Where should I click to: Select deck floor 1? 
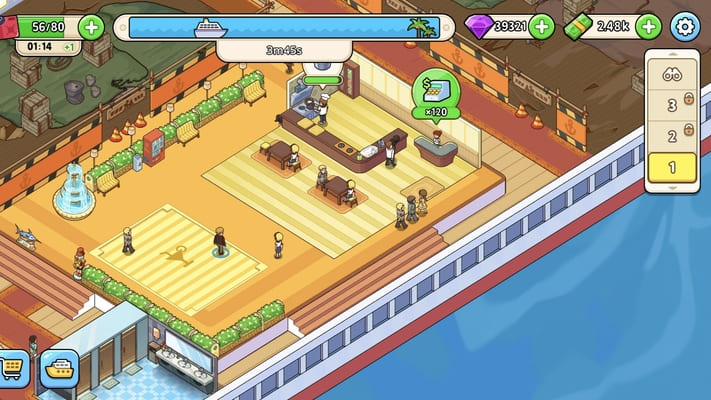click(x=671, y=168)
